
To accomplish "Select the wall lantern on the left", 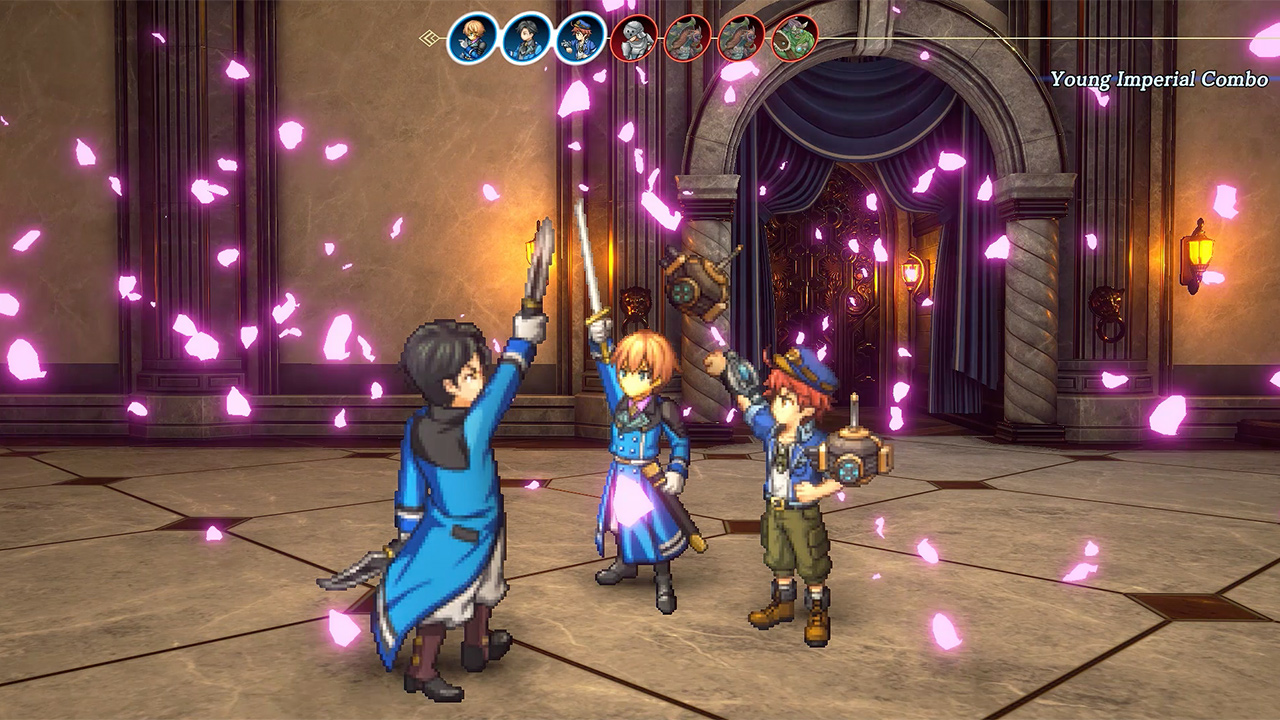I will 532,250.
